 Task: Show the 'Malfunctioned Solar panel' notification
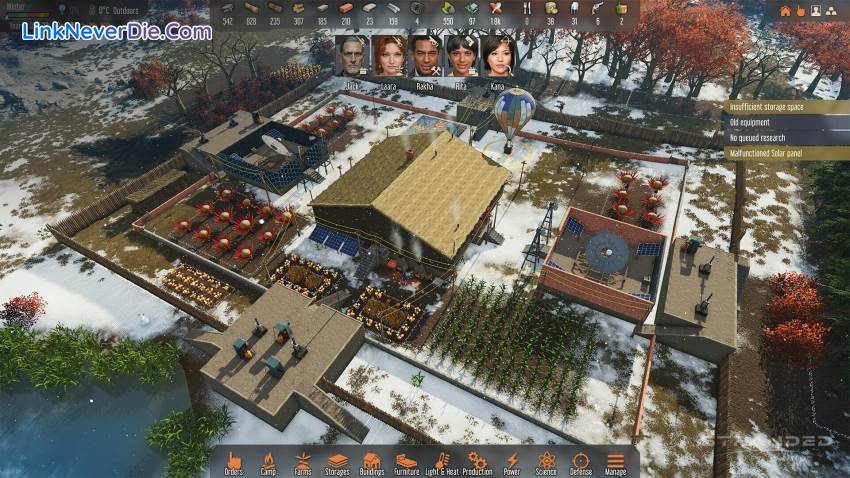click(778, 153)
